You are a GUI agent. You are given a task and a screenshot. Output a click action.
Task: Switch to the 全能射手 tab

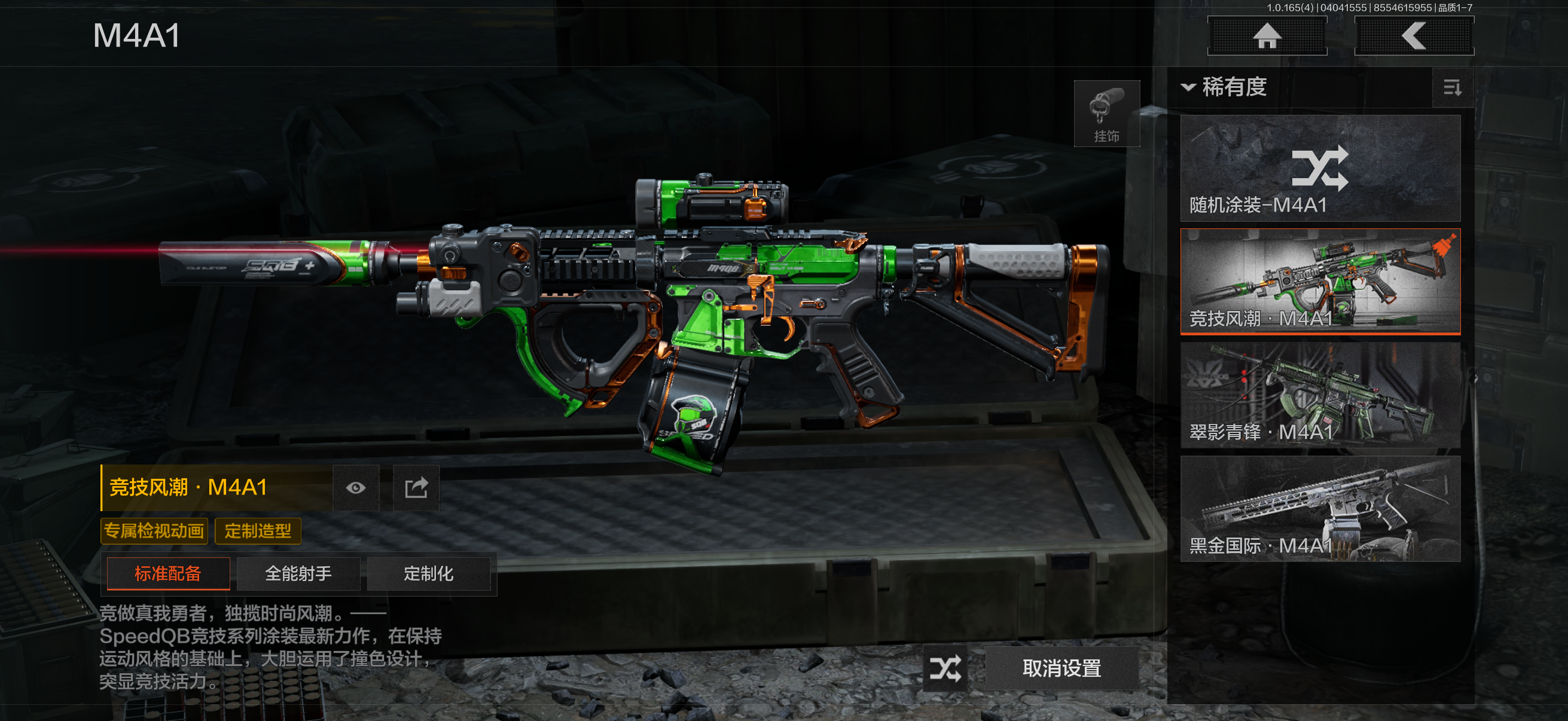pos(298,574)
